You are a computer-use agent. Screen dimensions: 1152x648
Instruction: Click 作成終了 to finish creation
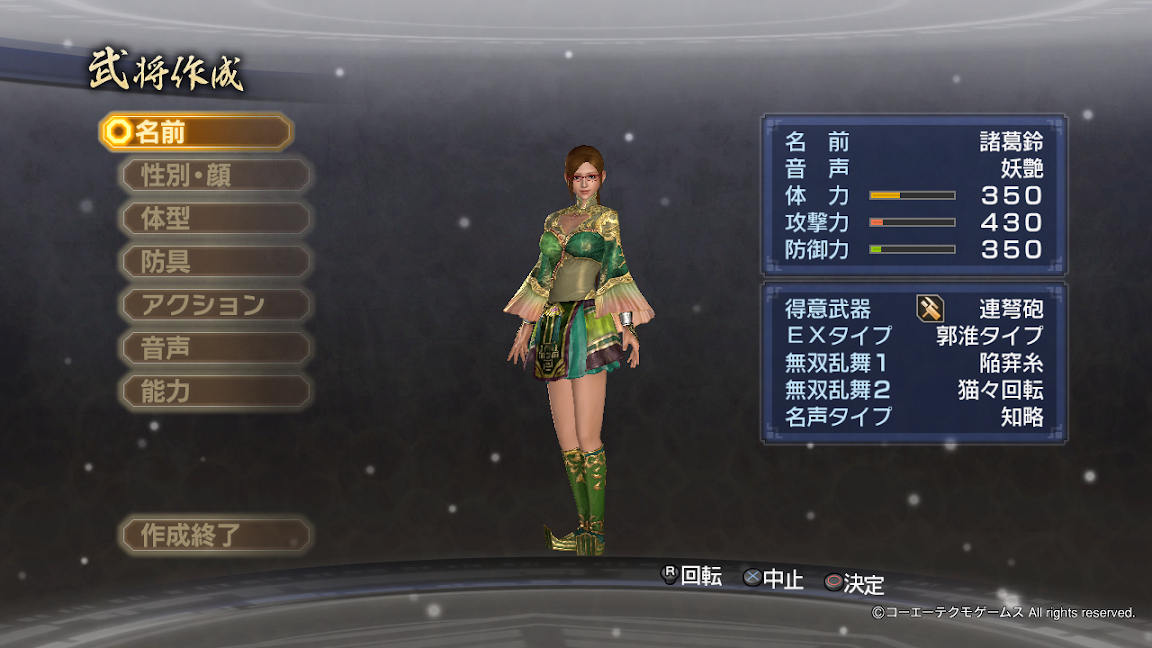pos(215,535)
